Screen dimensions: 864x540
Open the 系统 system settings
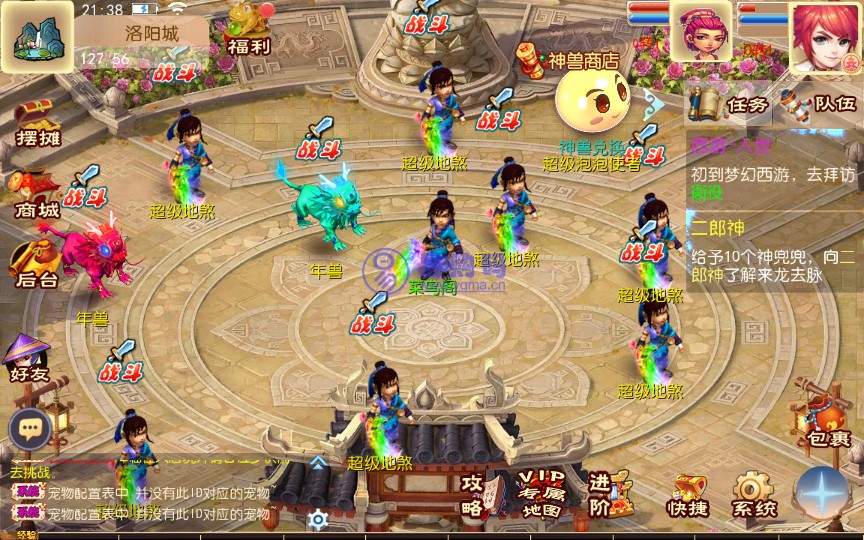click(x=753, y=496)
